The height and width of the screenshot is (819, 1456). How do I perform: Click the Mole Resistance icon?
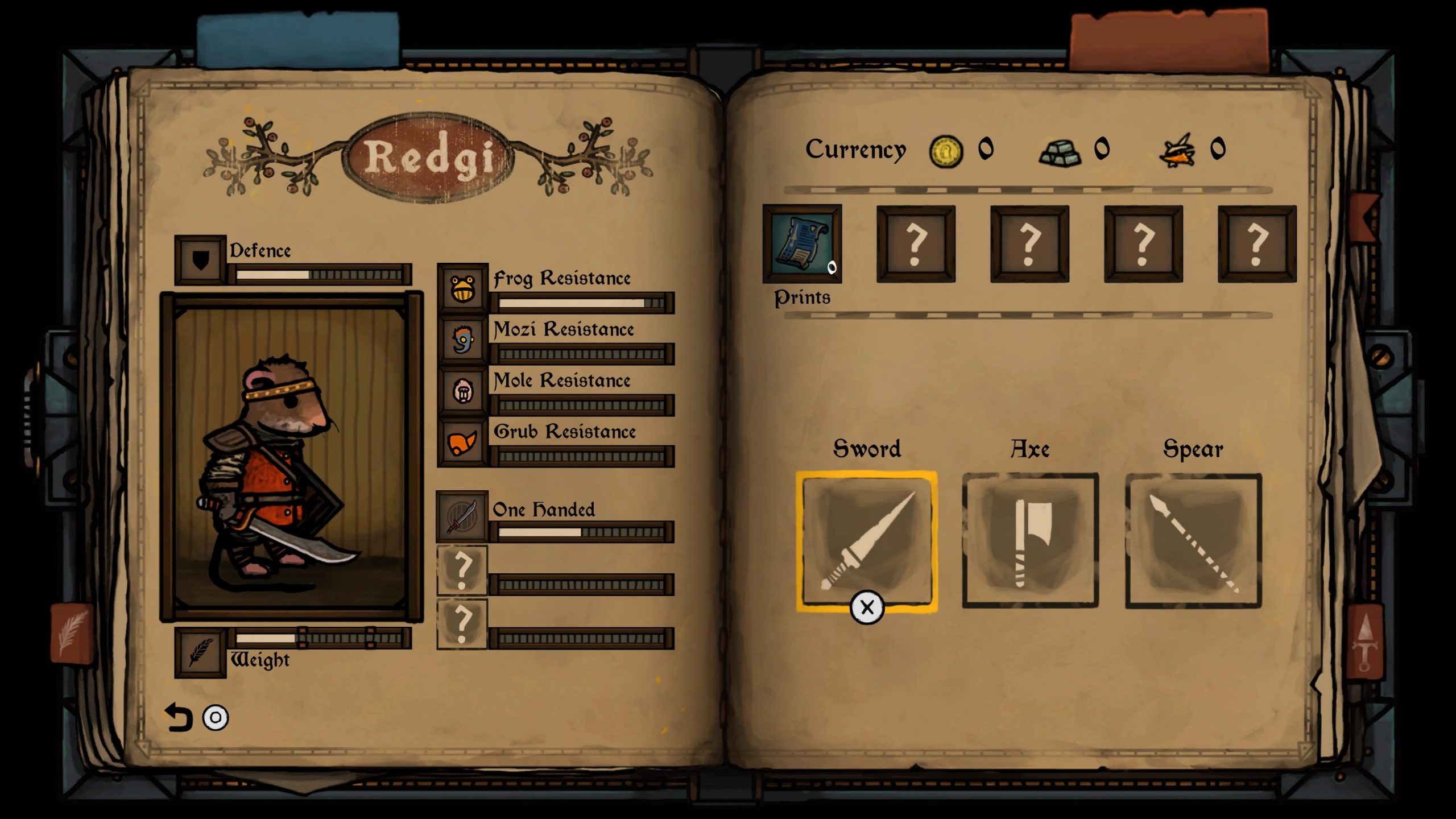[x=462, y=391]
